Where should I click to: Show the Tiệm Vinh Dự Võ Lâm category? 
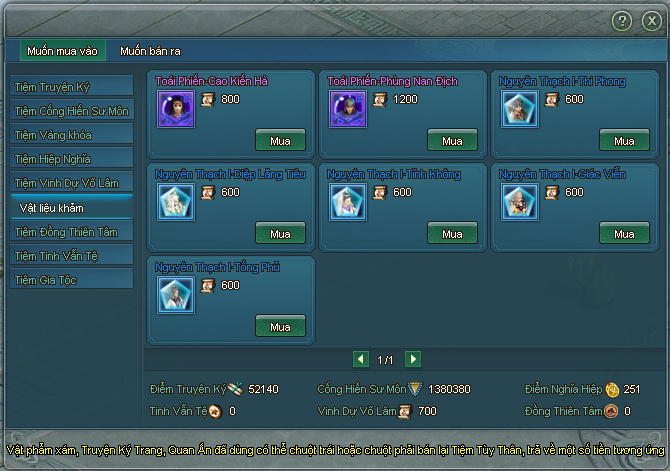point(70,182)
